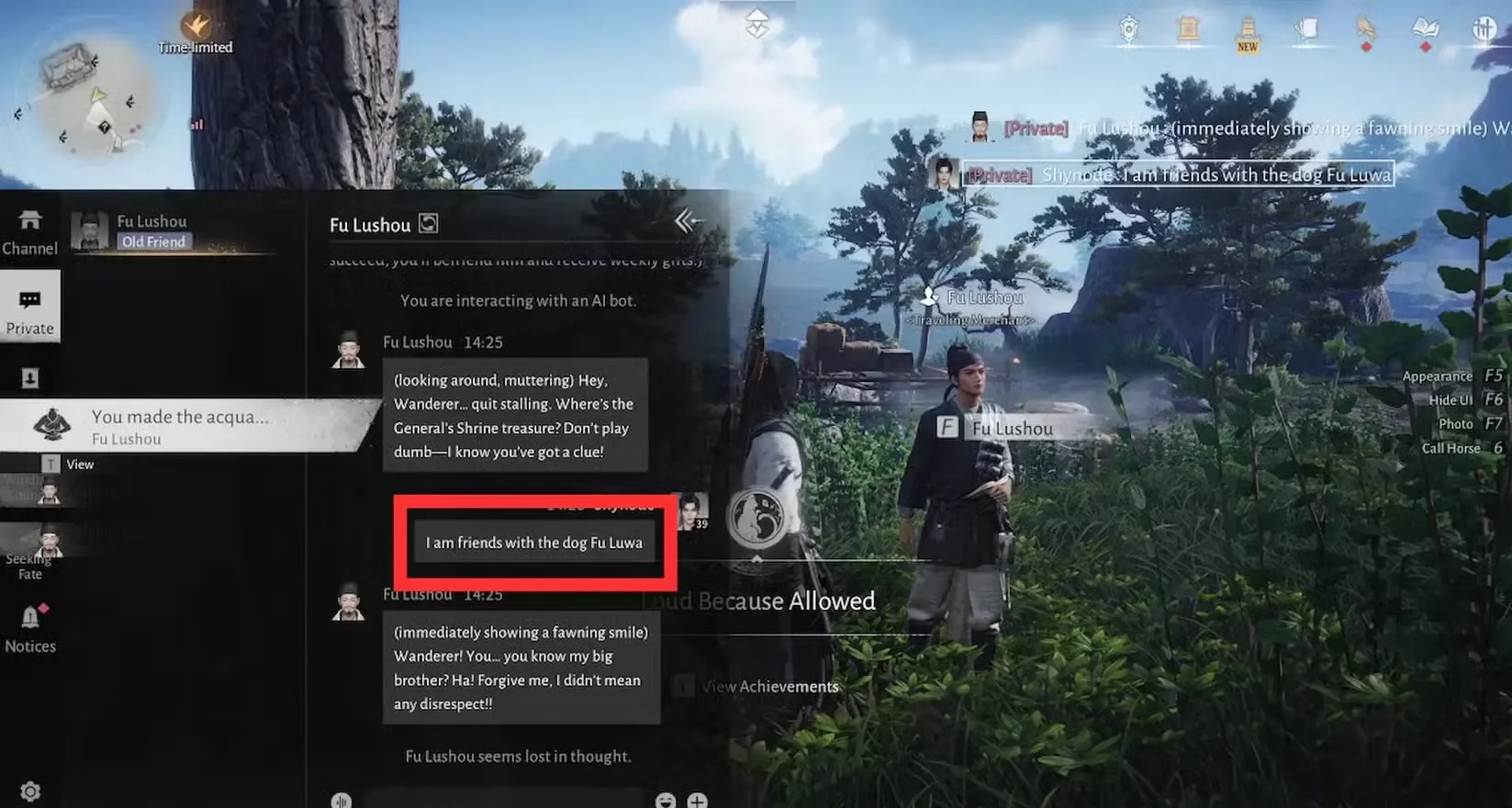Open the emoji picker in chat input
The width and height of the screenshot is (1512, 808).
coord(665,801)
